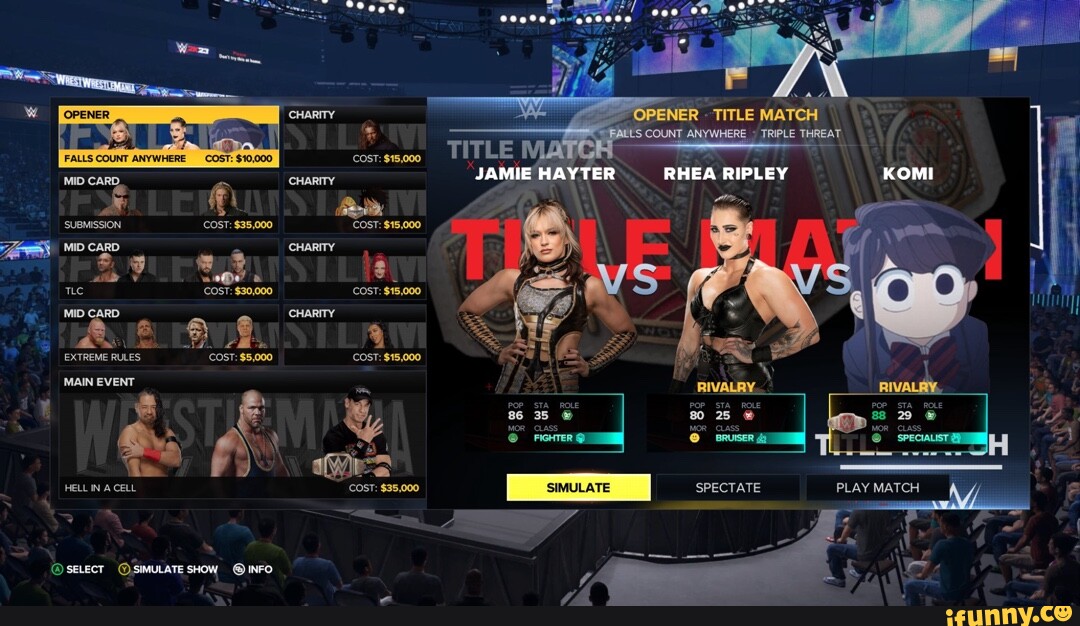1080x626 pixels.
Task: Open the Main Event Hell in a Cell match
Action: [x=242, y=435]
